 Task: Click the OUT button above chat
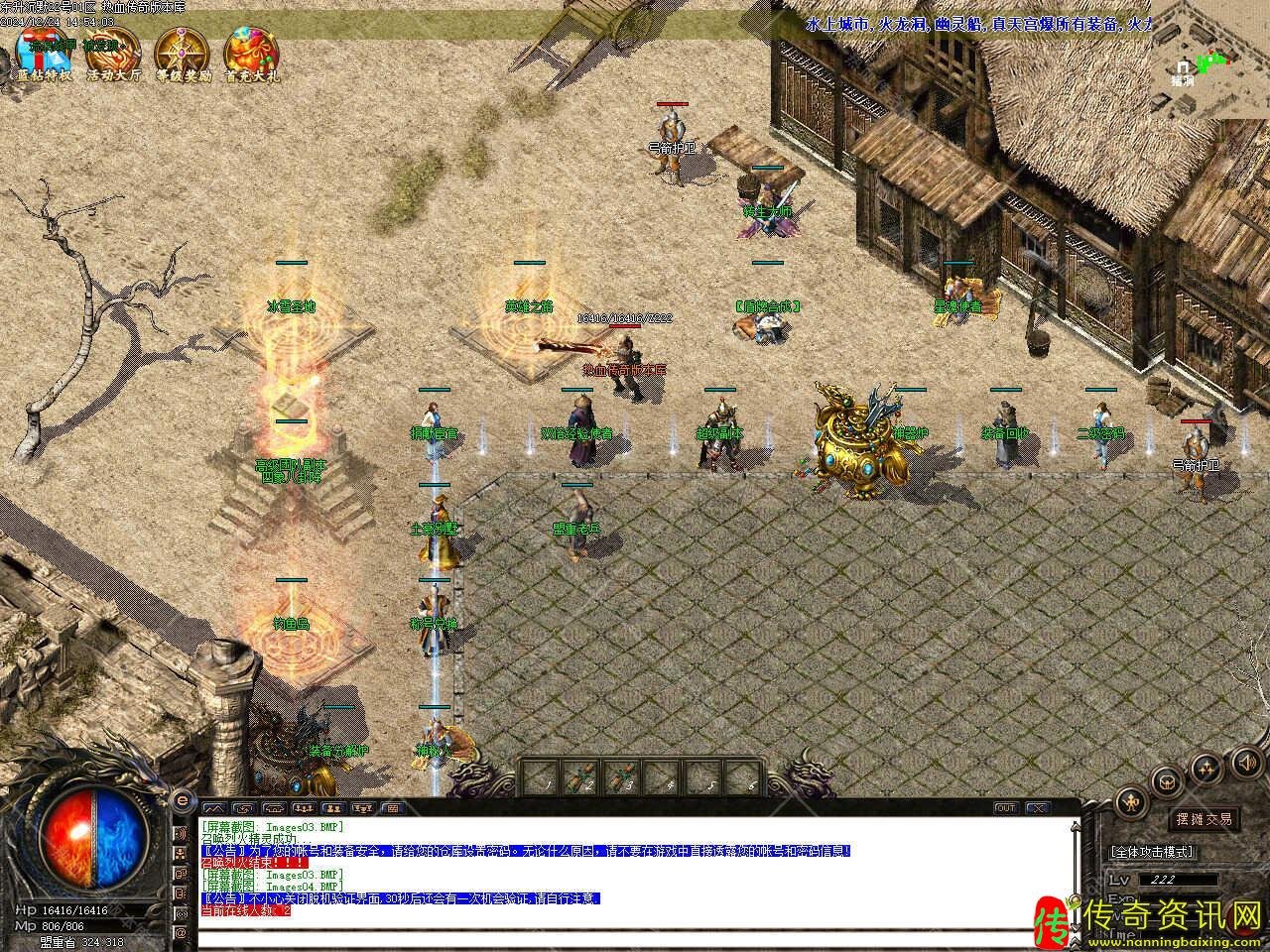1005,808
